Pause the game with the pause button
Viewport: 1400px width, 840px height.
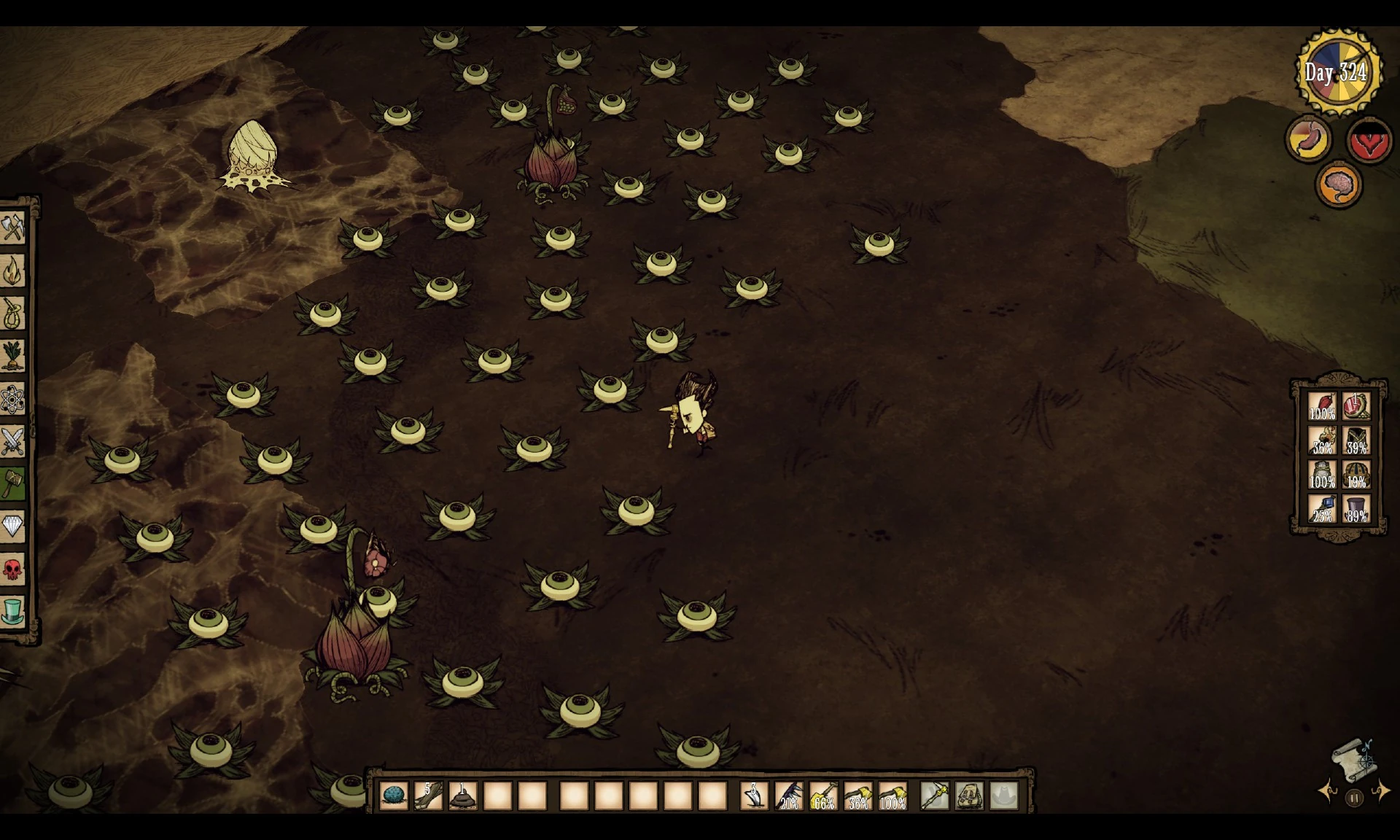(1354, 798)
